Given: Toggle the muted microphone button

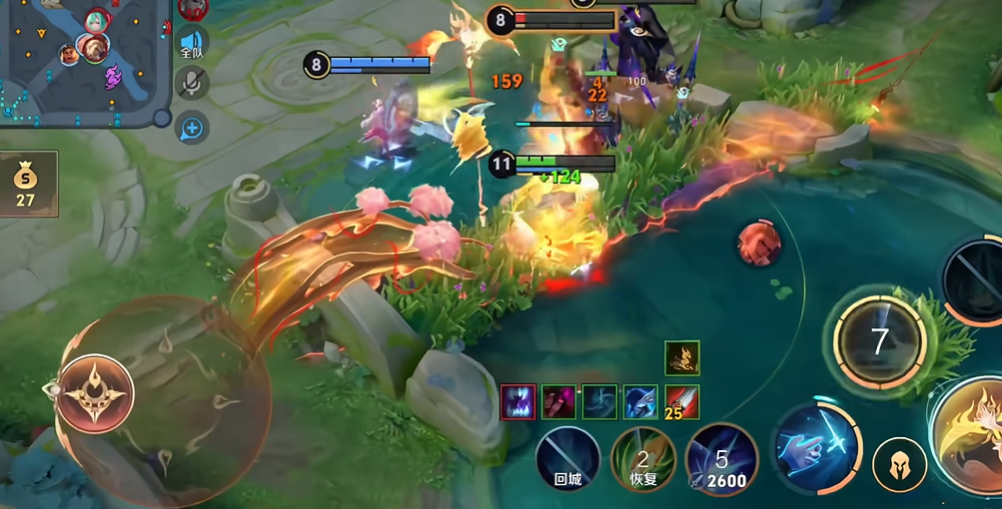Looking at the screenshot, I should tap(192, 83).
